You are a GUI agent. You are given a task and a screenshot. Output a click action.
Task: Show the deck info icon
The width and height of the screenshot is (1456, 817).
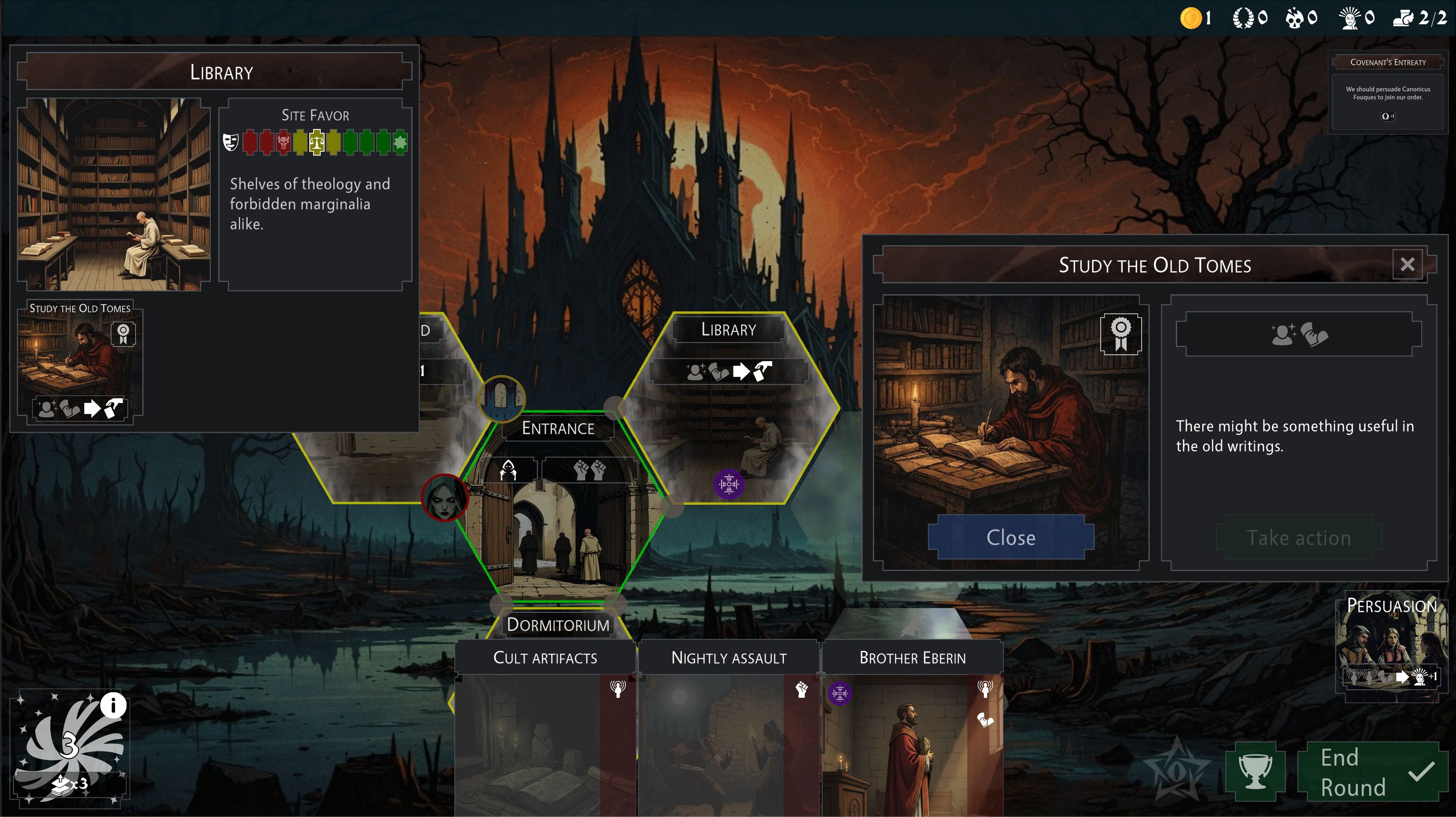[113, 705]
